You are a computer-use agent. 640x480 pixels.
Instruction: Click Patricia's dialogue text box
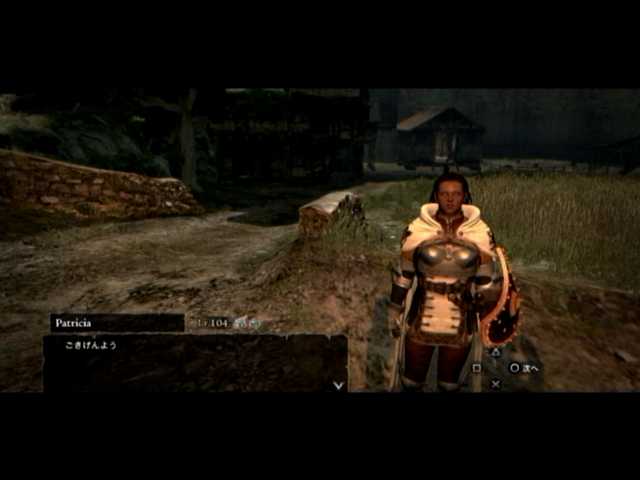click(195, 362)
